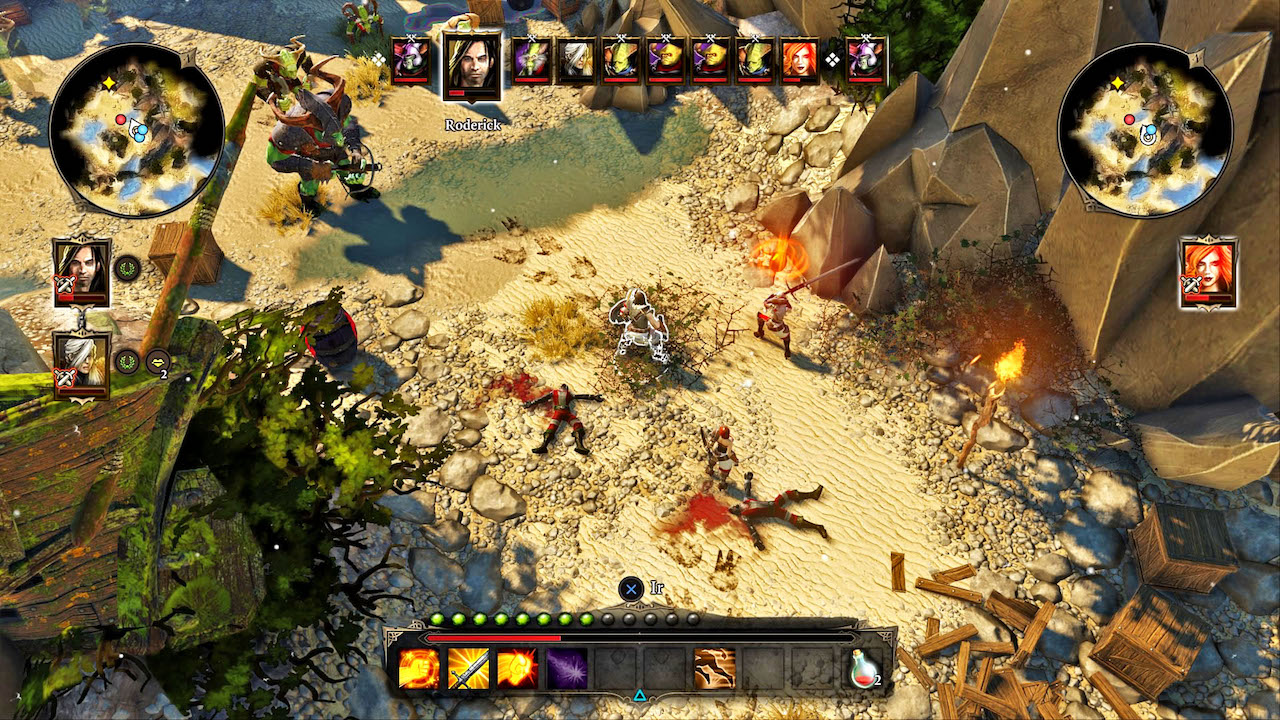The width and height of the screenshot is (1280, 720).
Task: Select the white-haired woman's party portrait
Action: (81, 364)
